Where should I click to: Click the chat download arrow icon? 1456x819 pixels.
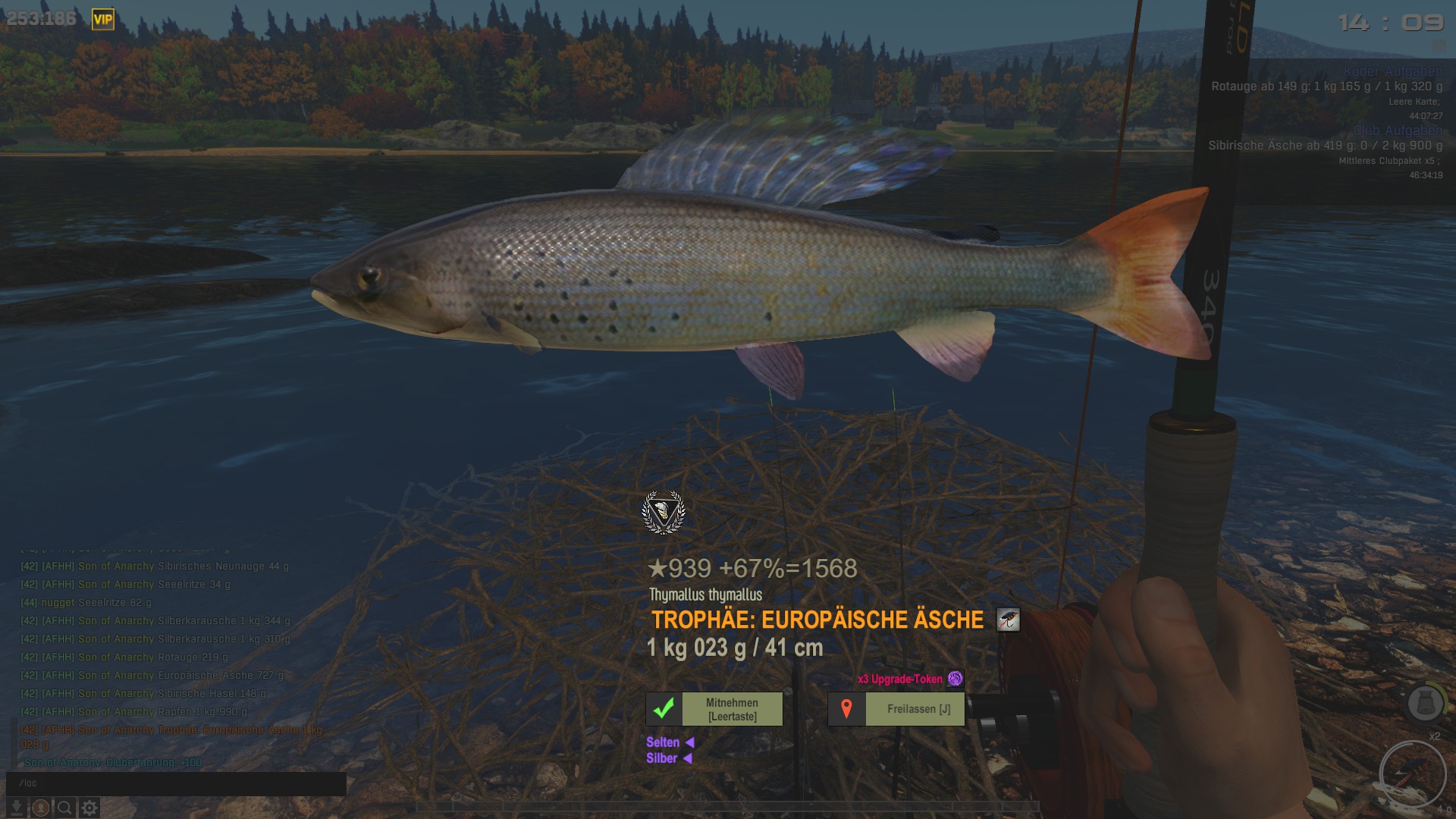point(17,808)
